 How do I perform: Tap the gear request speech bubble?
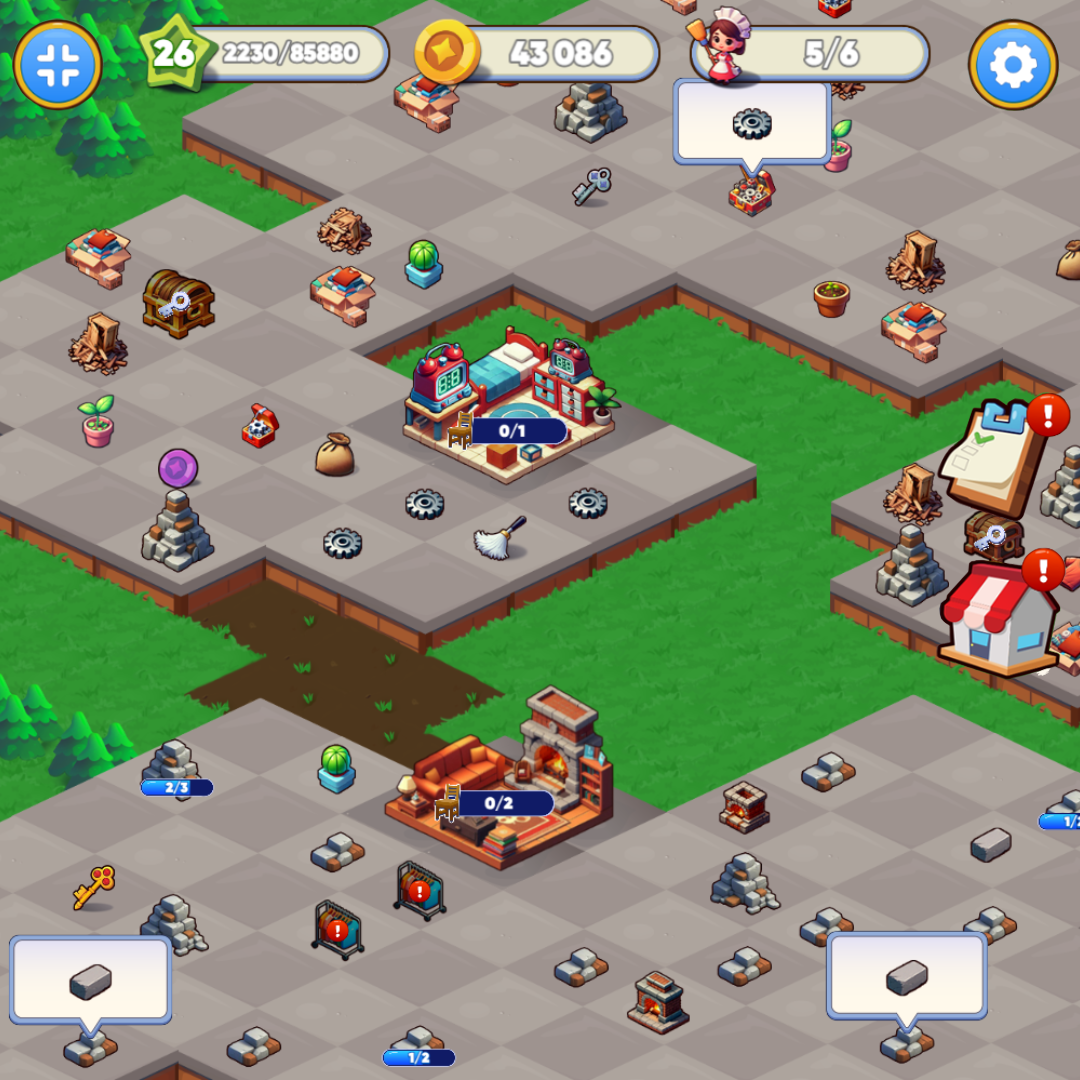point(752,122)
